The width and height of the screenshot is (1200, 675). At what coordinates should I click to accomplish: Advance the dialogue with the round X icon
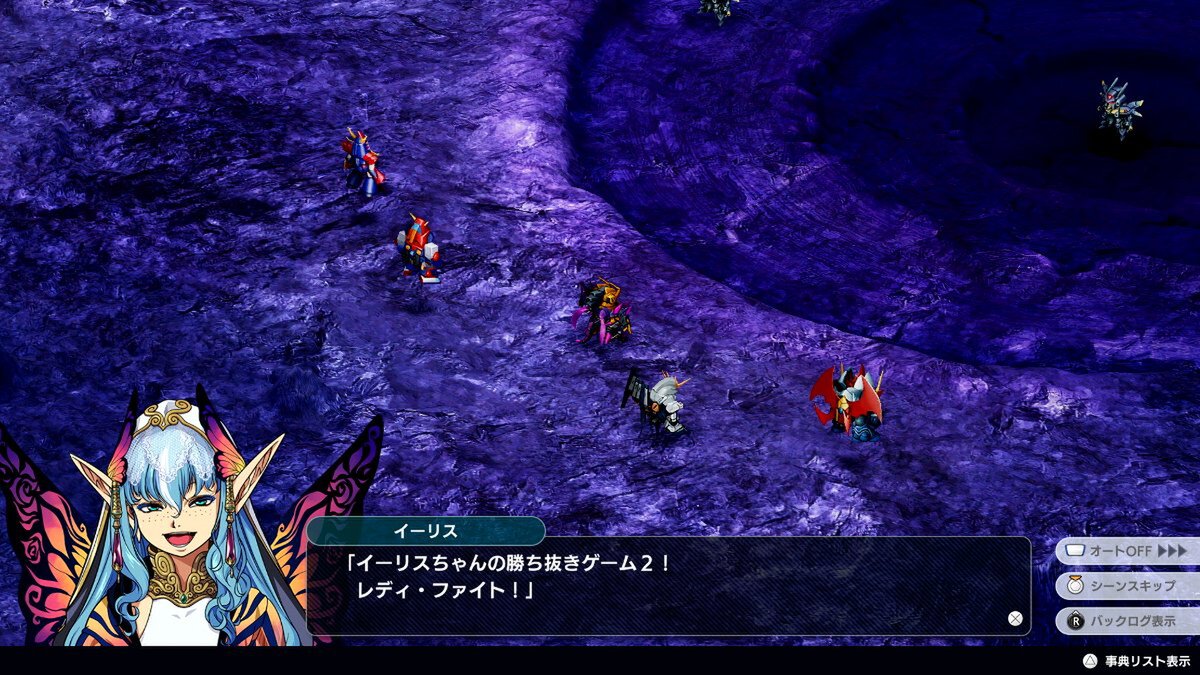(1015, 619)
